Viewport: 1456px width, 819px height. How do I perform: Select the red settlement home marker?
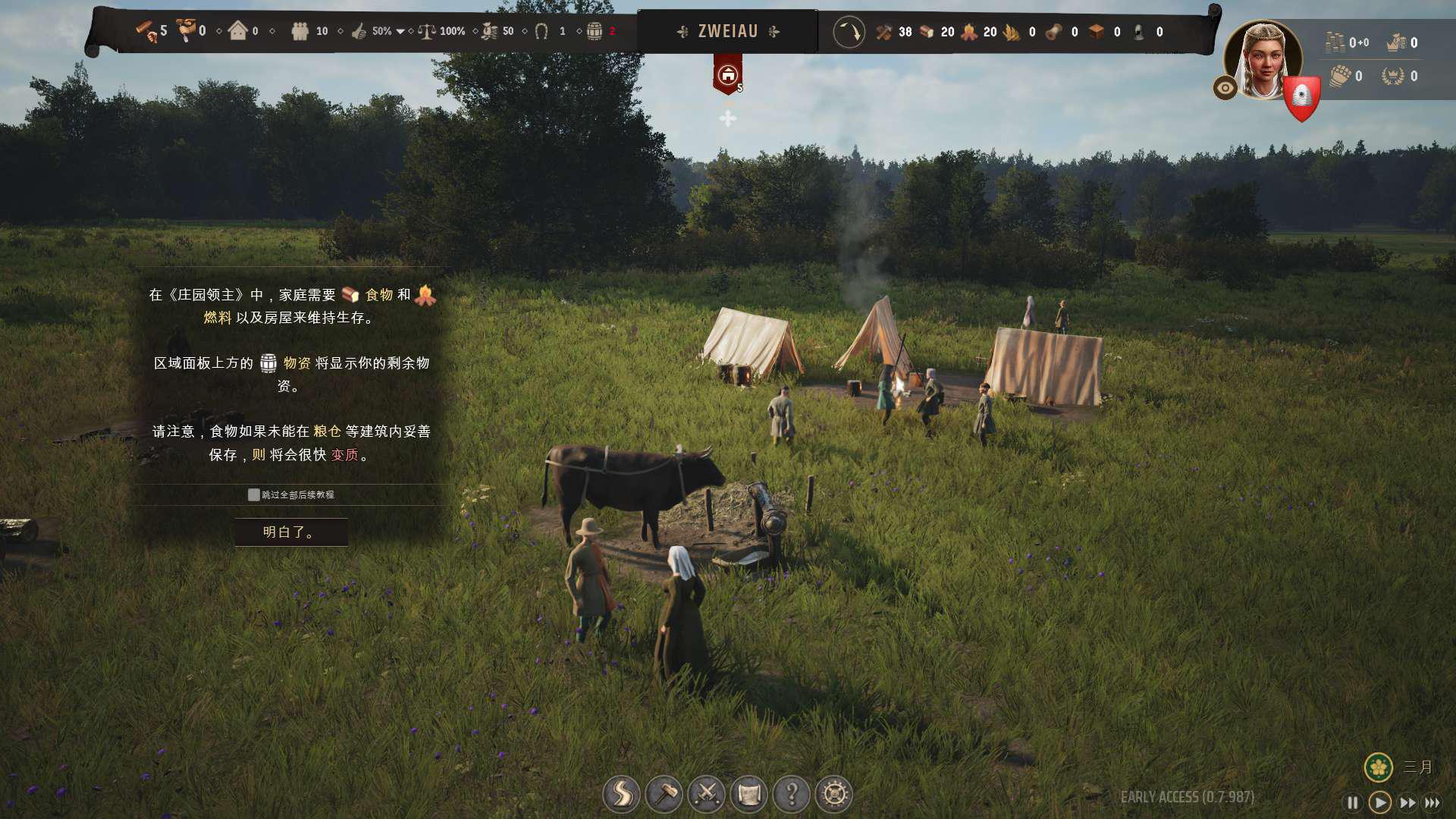728,75
